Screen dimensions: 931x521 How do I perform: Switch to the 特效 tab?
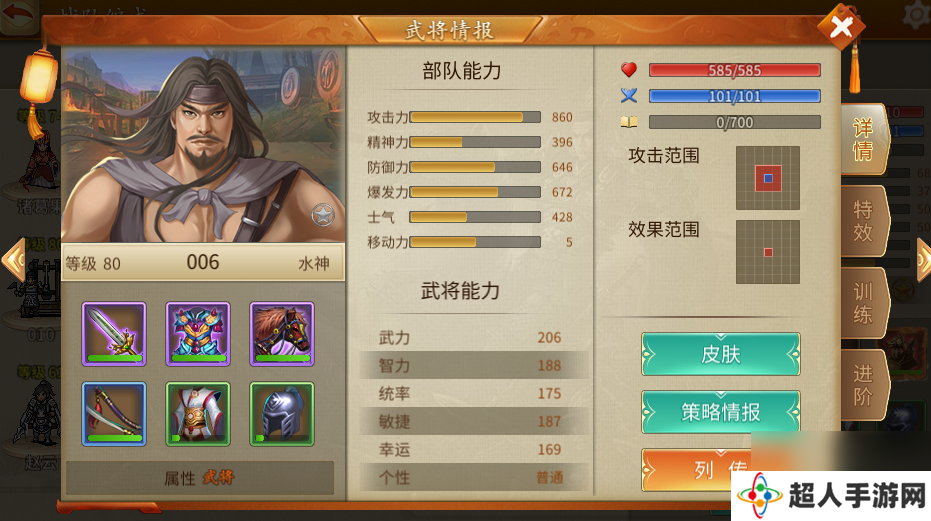click(x=862, y=222)
